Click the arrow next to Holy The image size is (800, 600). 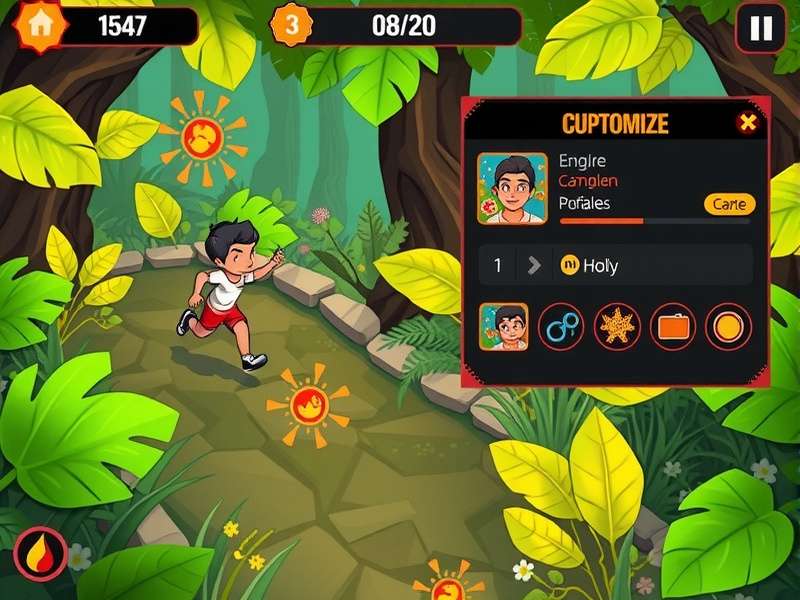pos(534,265)
